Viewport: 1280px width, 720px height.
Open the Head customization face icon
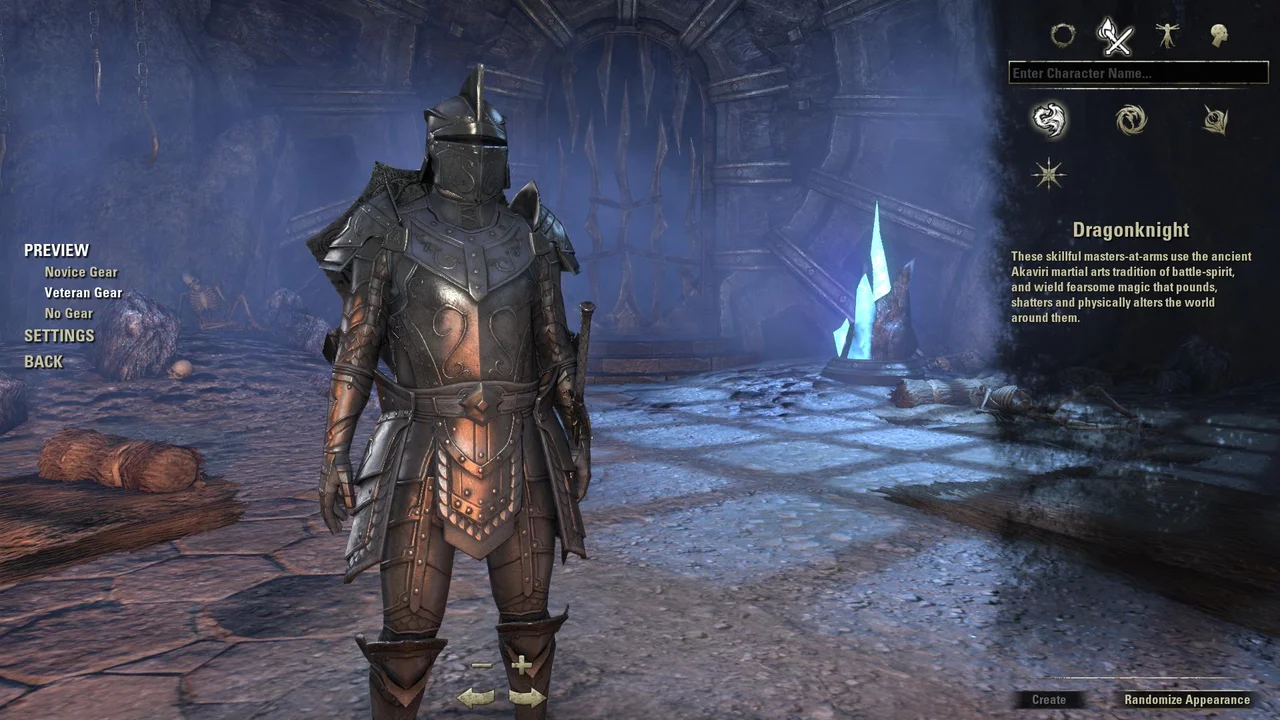(1220, 36)
